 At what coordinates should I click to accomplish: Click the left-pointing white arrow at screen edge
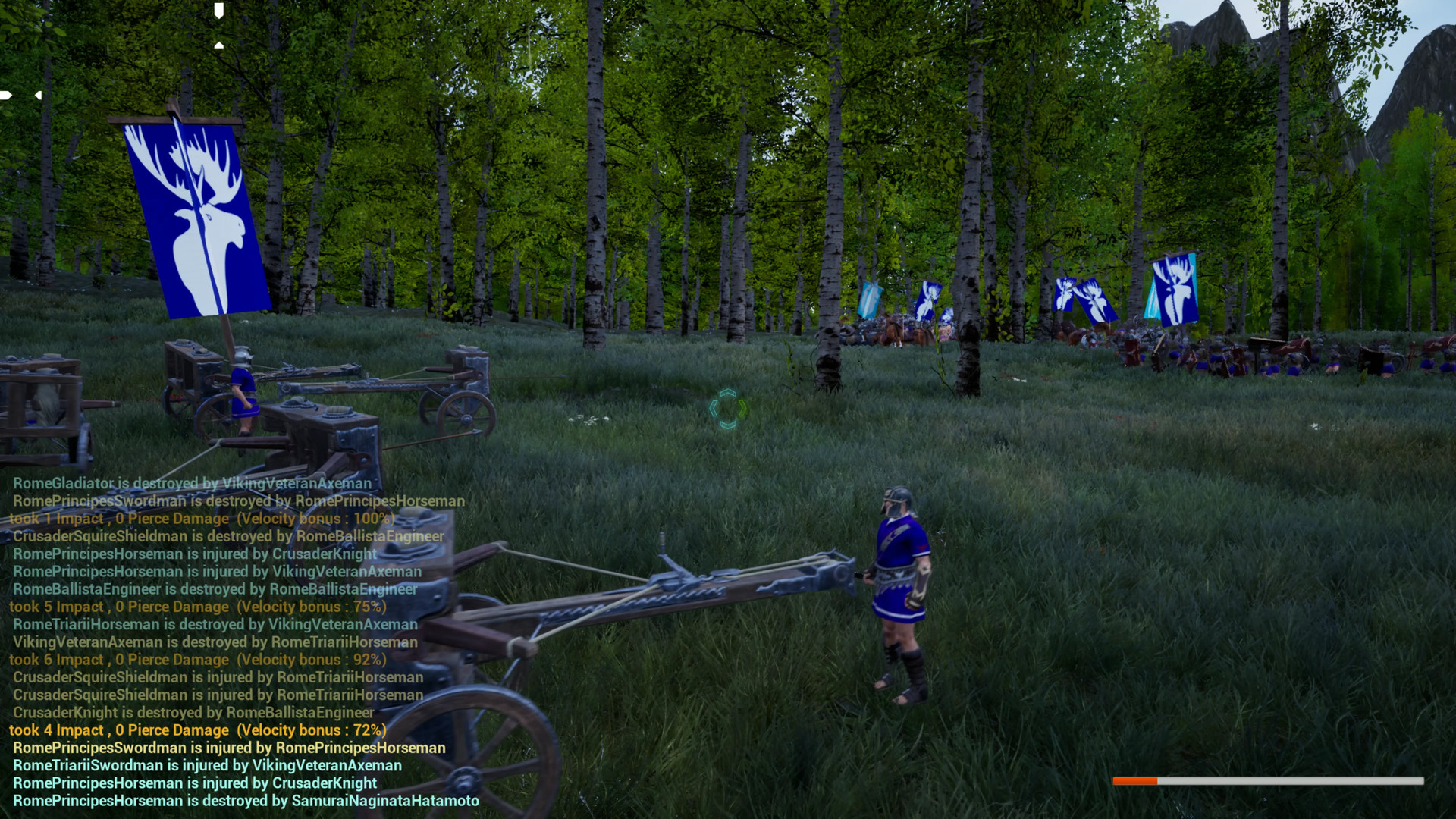[6, 95]
